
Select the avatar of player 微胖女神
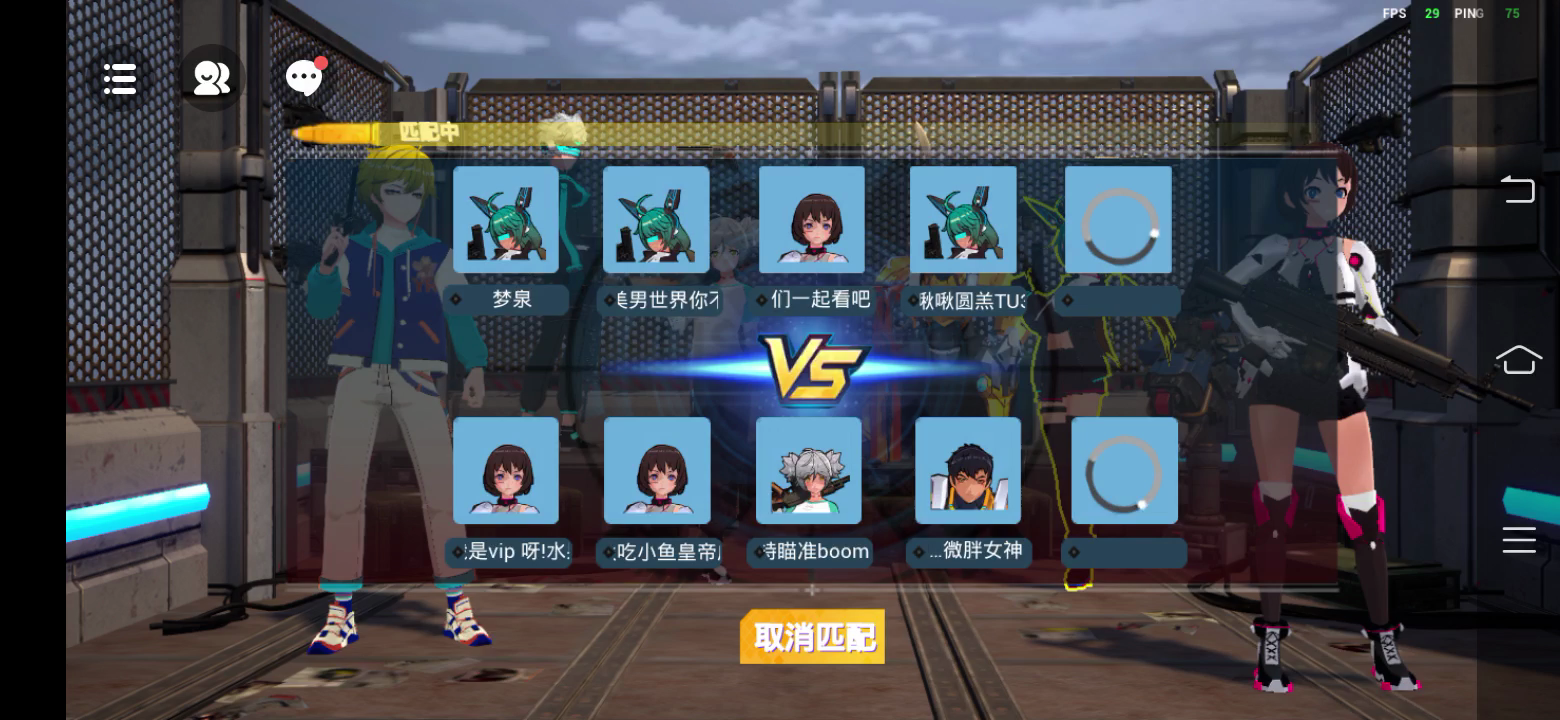tap(968, 470)
